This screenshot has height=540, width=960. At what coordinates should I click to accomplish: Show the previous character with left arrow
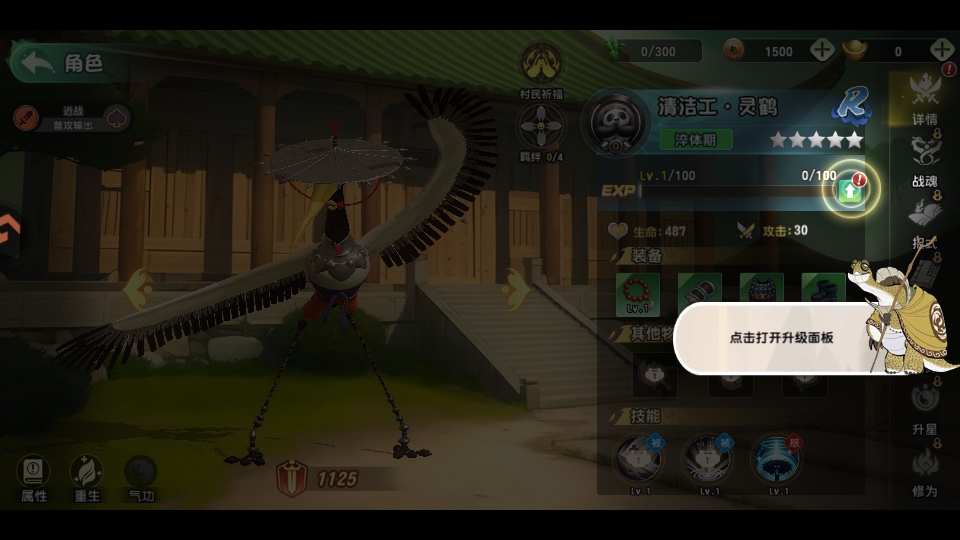coord(138,290)
